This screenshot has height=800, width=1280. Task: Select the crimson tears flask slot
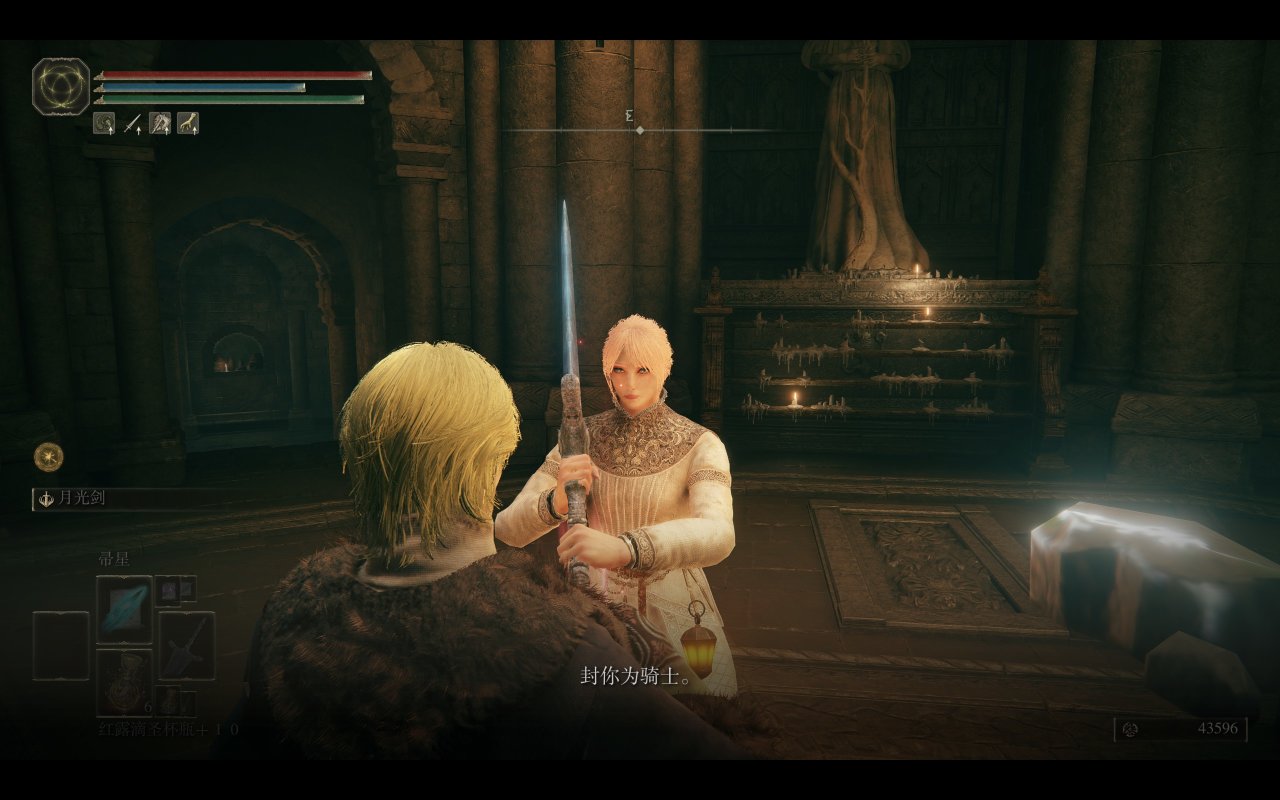(124, 682)
